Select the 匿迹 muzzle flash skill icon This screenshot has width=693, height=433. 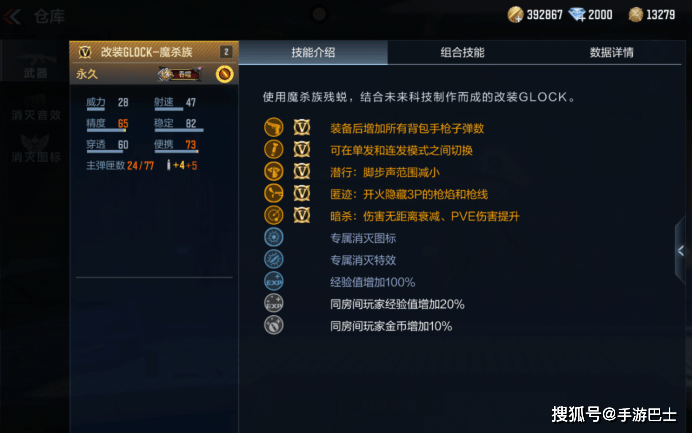pos(274,193)
